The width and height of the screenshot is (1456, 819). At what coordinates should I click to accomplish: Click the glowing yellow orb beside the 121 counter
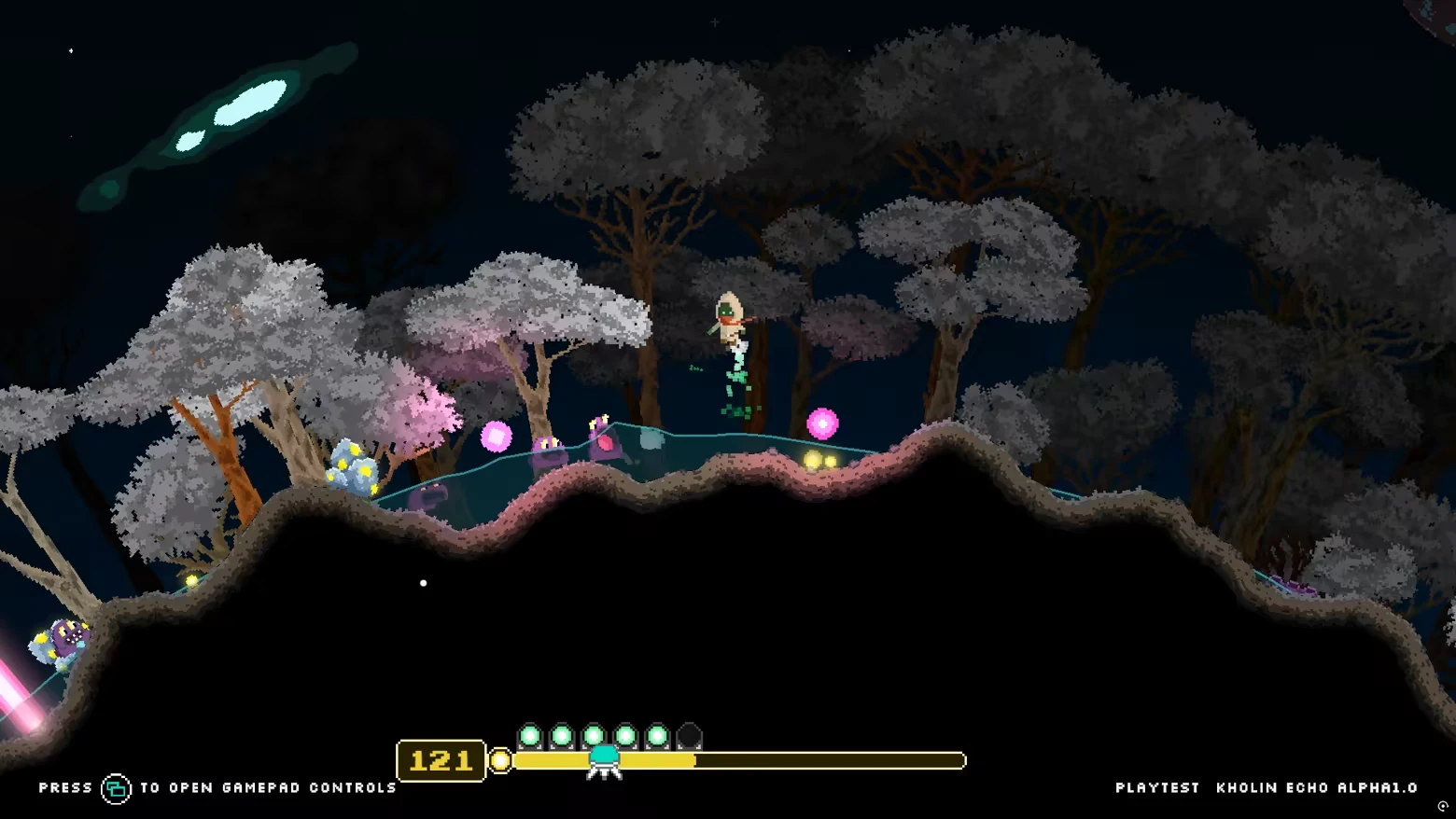click(x=499, y=762)
